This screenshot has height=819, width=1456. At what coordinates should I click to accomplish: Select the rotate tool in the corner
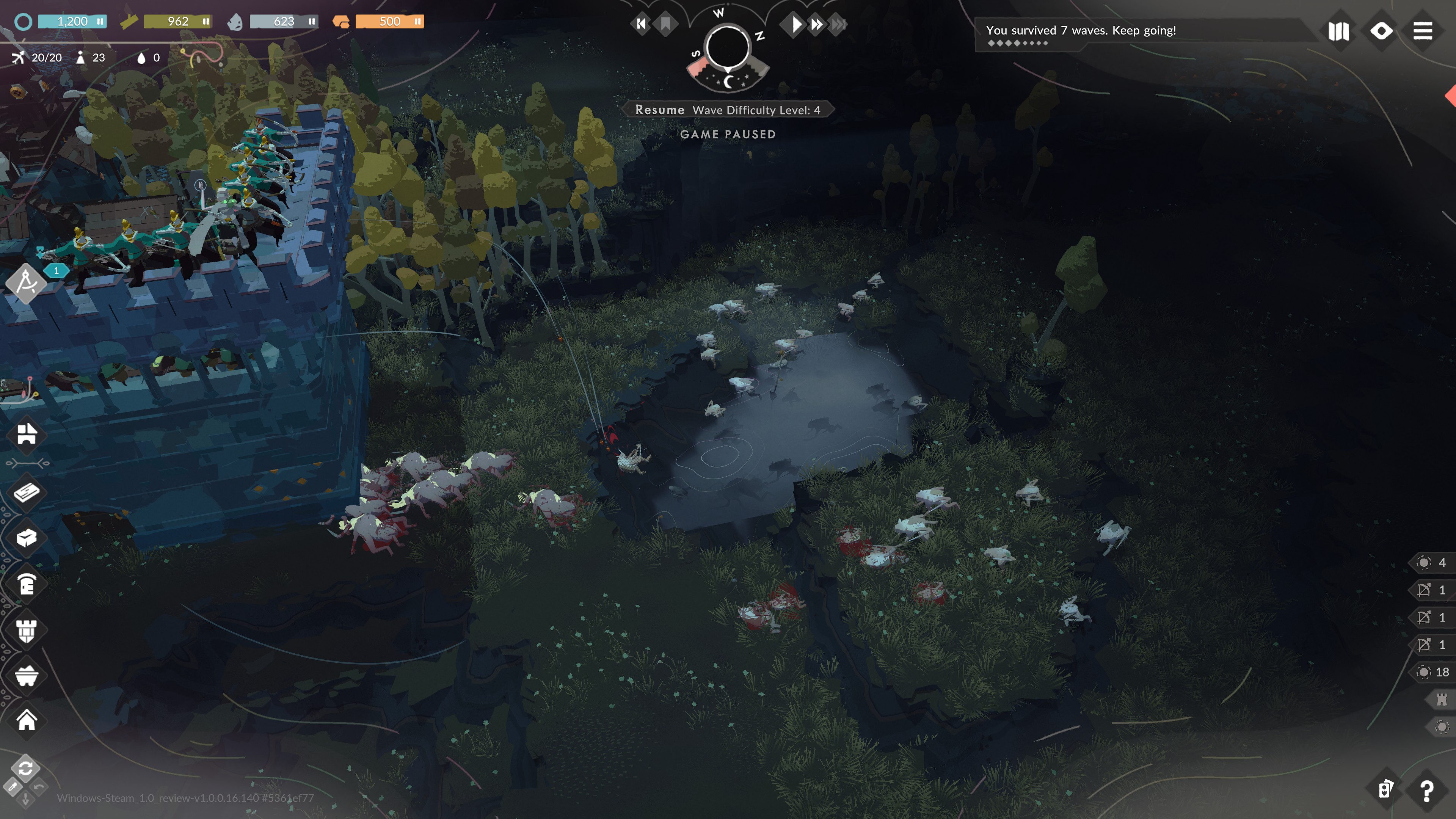pyautogui.click(x=26, y=769)
